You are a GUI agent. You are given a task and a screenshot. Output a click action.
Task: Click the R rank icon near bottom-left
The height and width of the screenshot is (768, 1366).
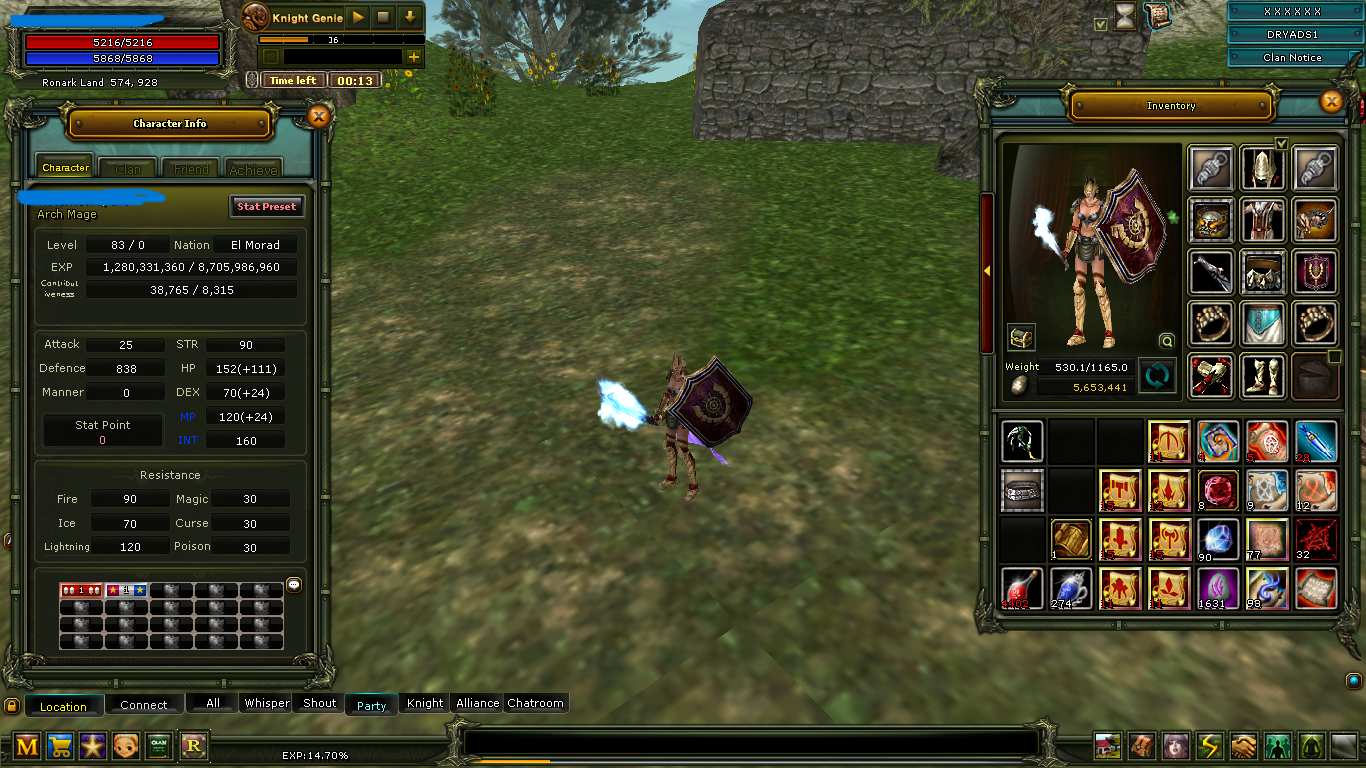tap(192, 746)
